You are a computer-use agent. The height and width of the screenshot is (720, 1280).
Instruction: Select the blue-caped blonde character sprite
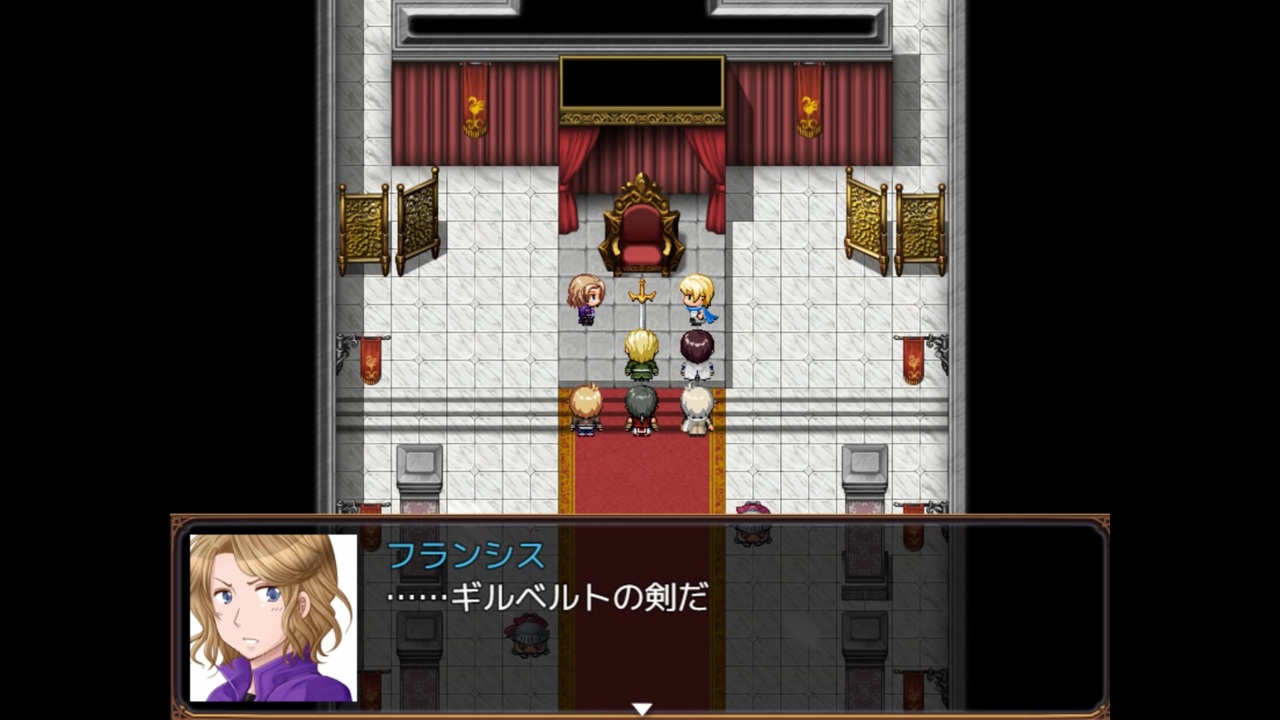(x=696, y=300)
